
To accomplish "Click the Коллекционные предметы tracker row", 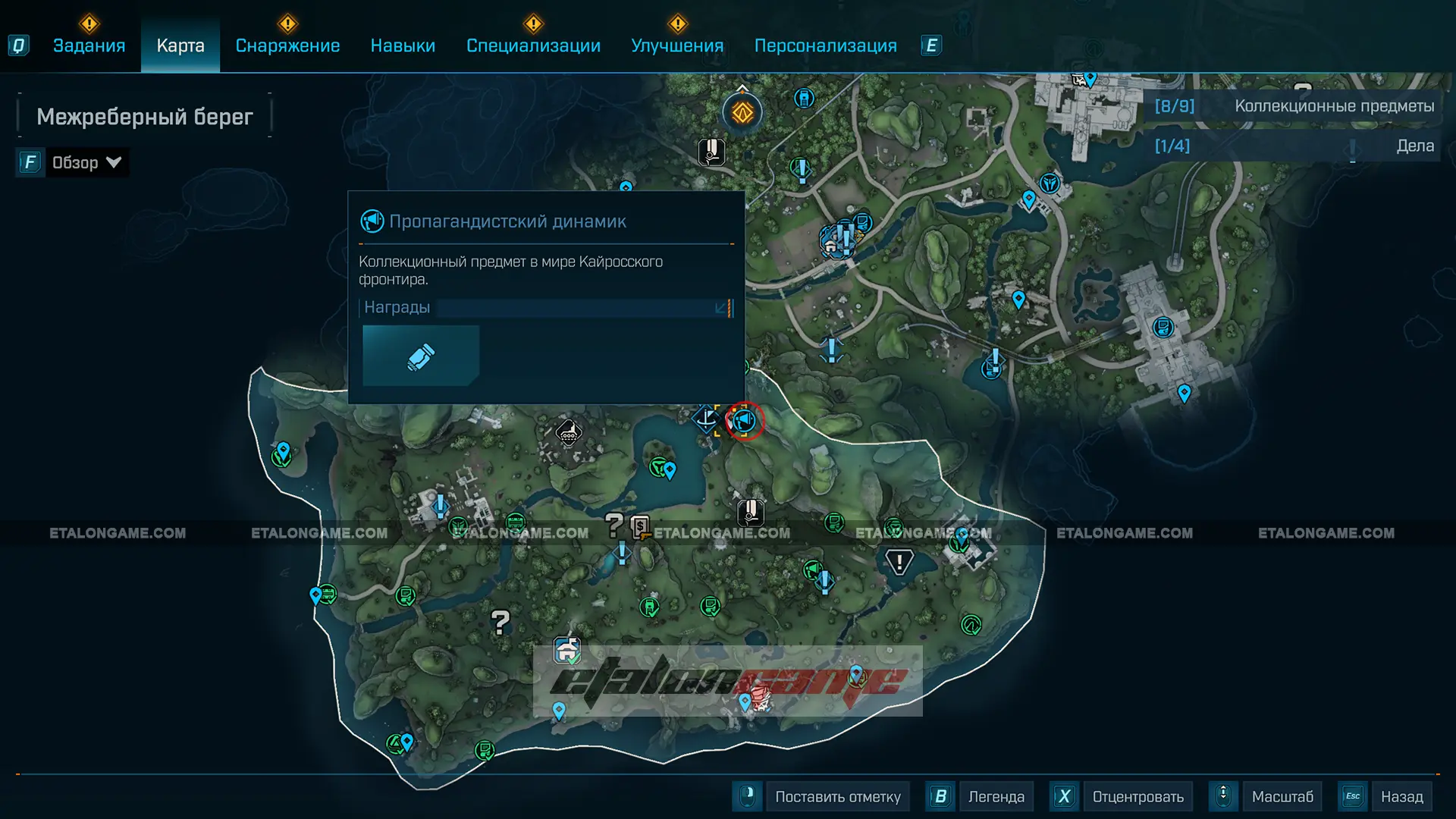I will (x=1294, y=106).
